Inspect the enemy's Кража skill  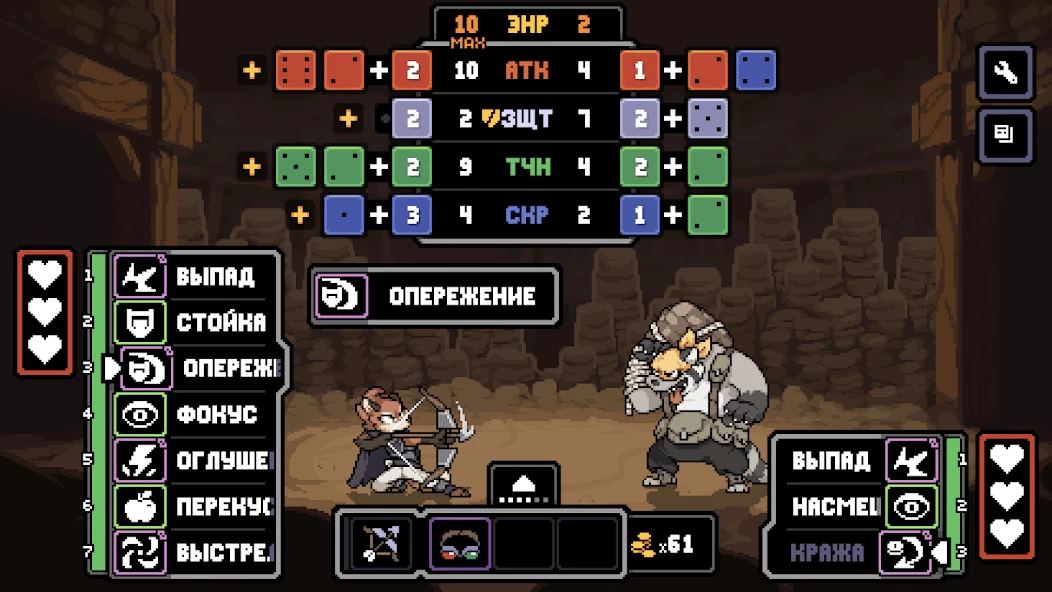point(864,552)
